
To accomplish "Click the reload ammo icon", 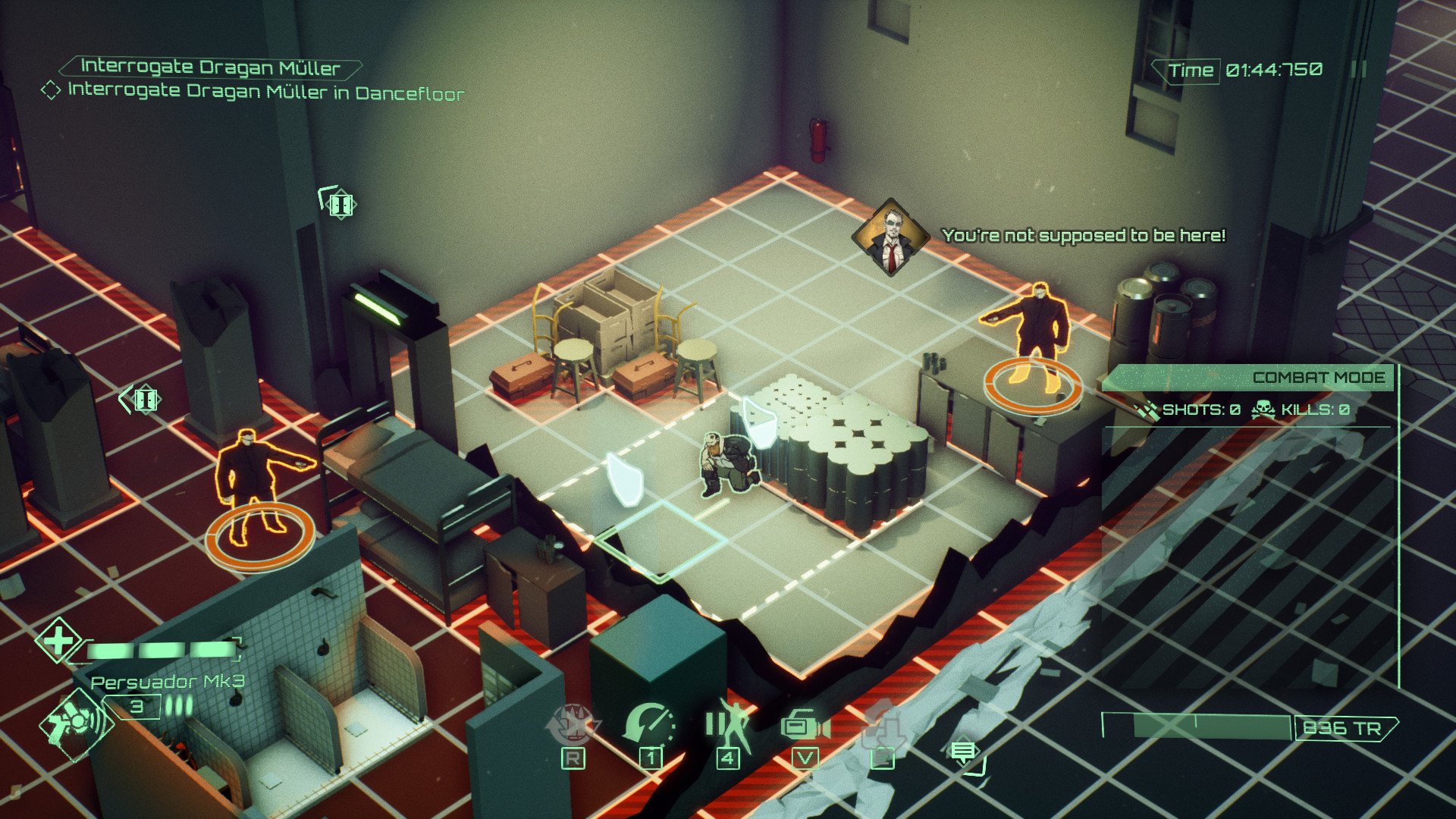I will pyautogui.click(x=573, y=723).
